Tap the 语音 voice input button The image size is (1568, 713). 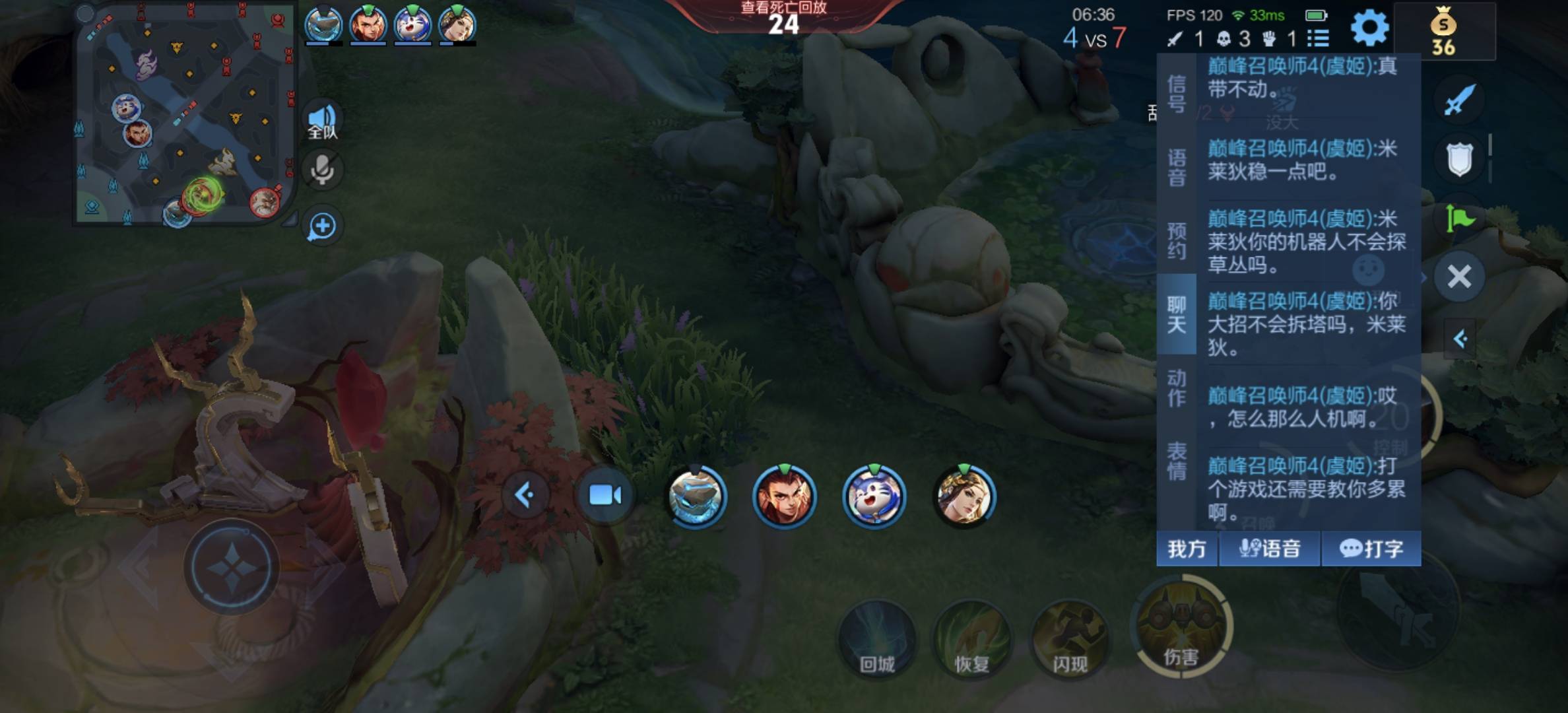pos(1270,549)
